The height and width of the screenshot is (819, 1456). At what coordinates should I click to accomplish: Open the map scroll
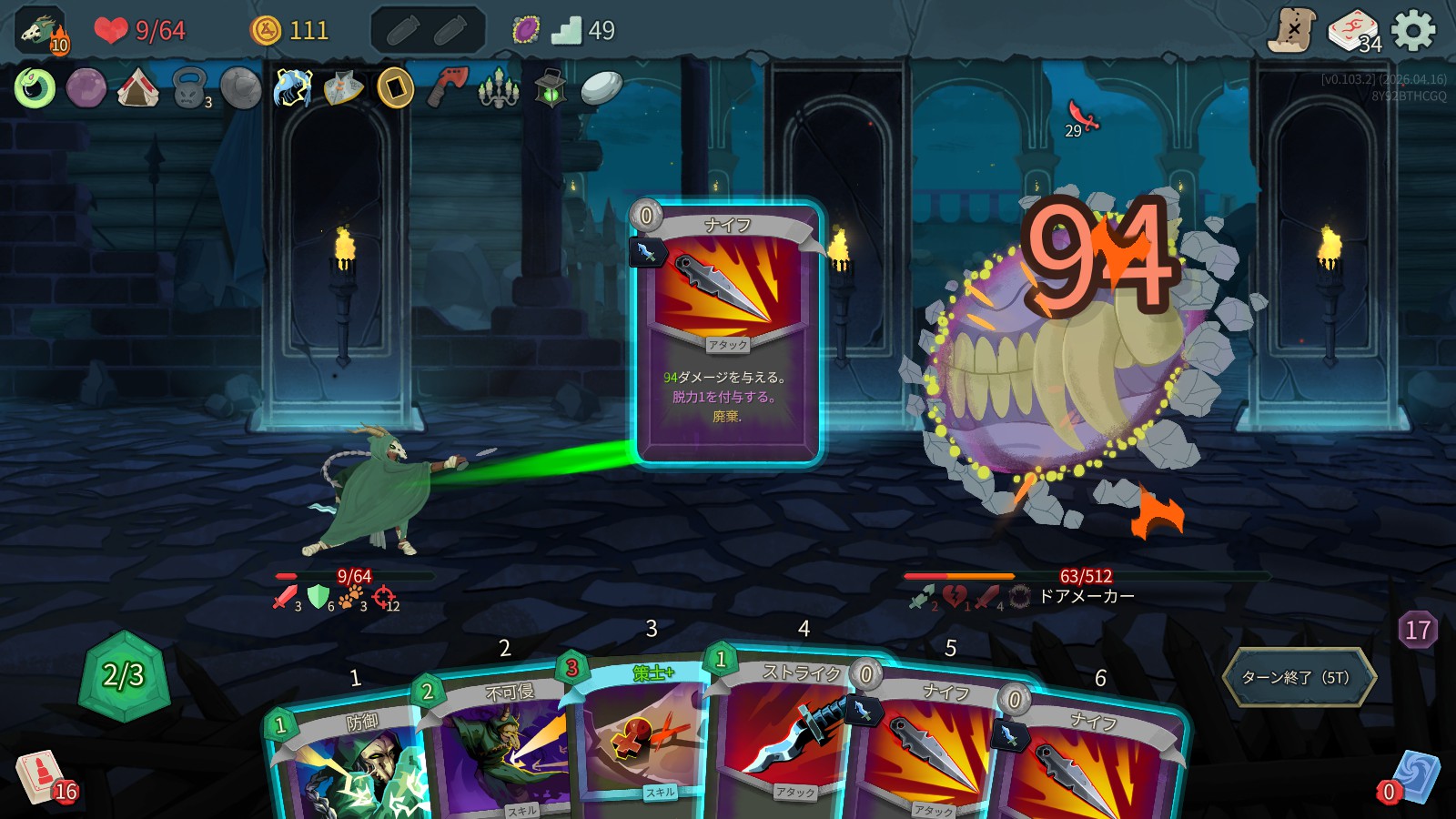(1292, 31)
